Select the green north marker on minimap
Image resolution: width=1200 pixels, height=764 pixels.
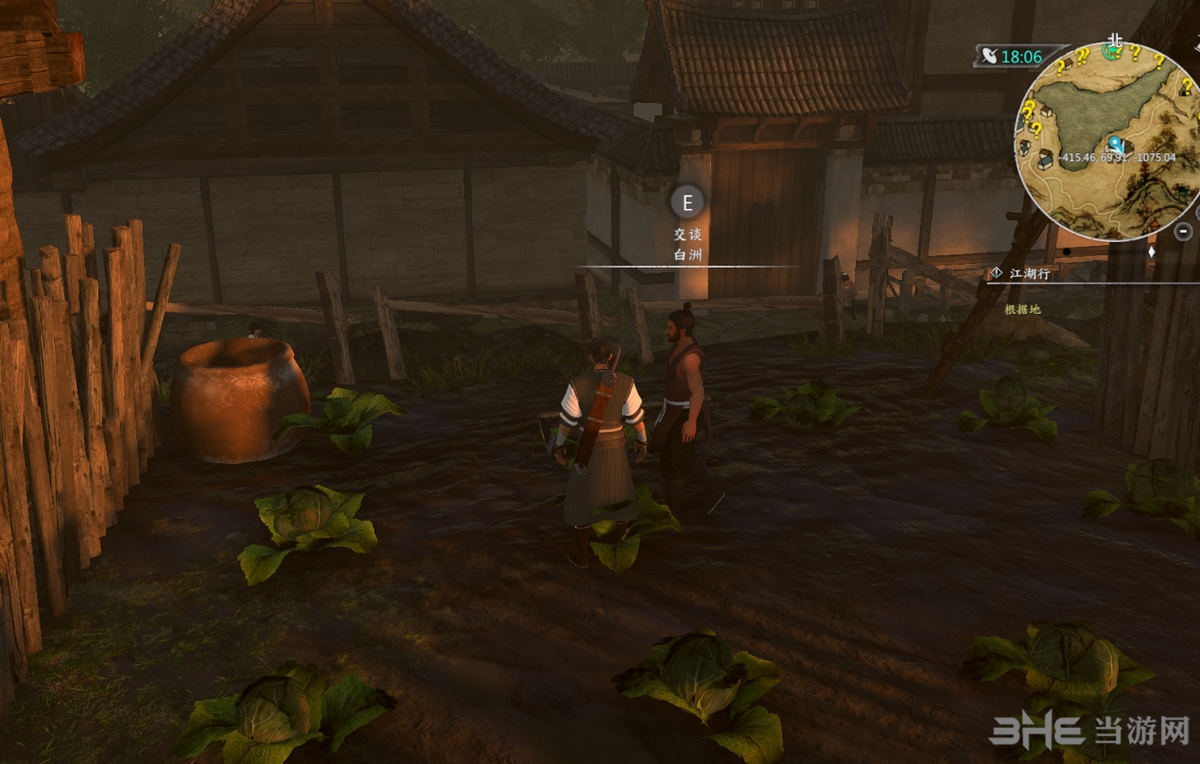point(1111,50)
